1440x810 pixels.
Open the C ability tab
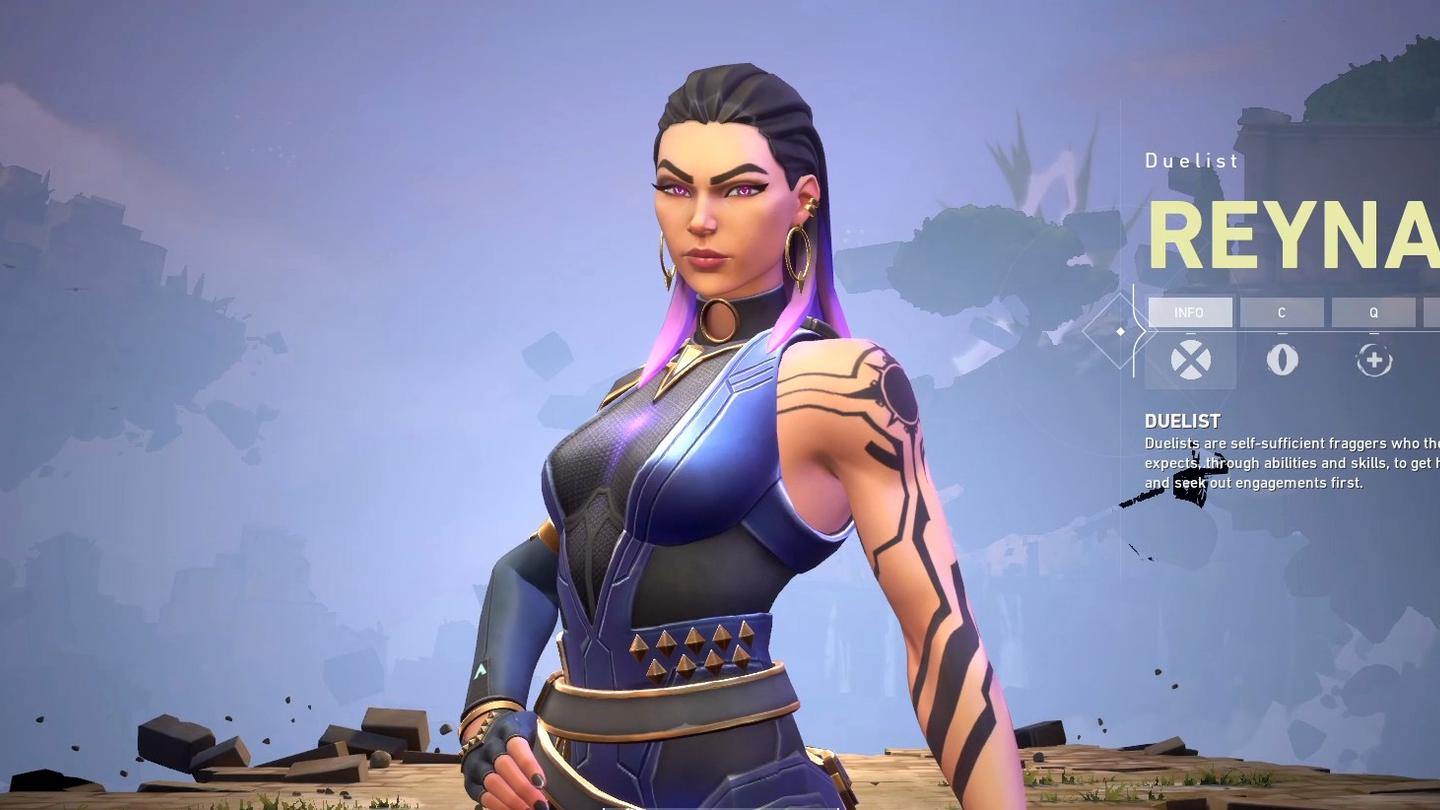[1281, 313]
